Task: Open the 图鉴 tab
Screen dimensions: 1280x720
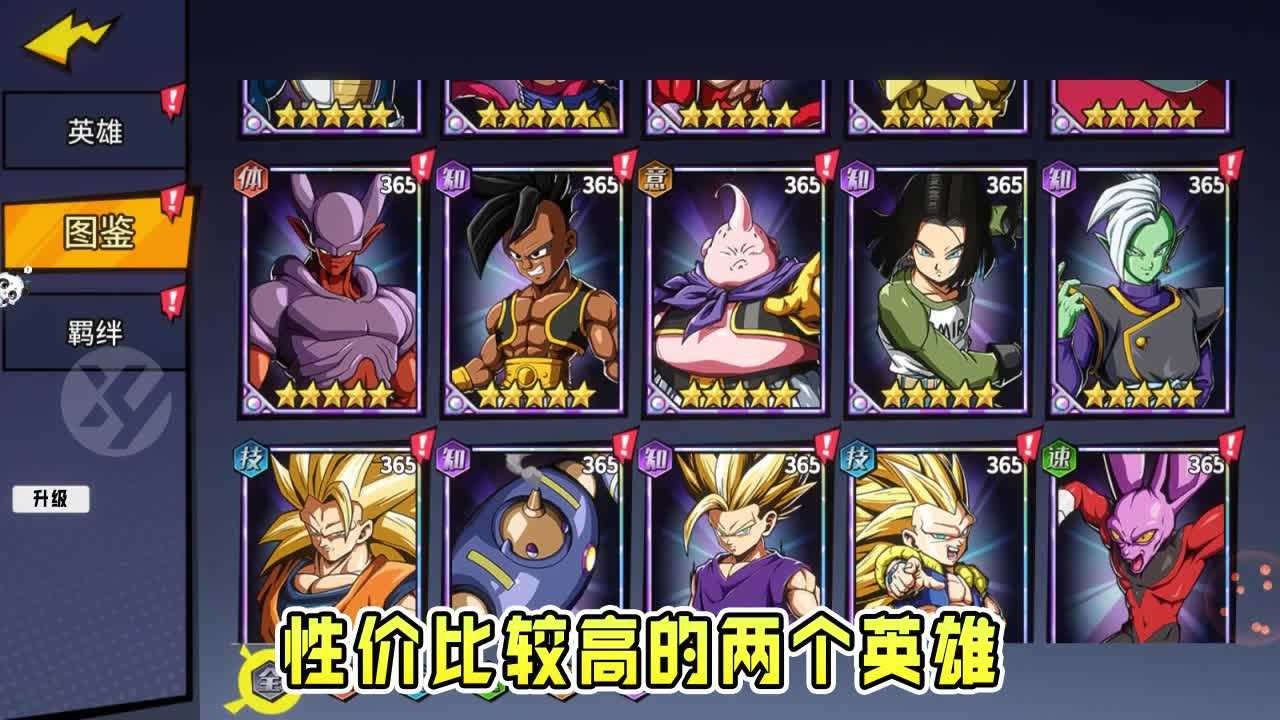Action: click(x=97, y=234)
